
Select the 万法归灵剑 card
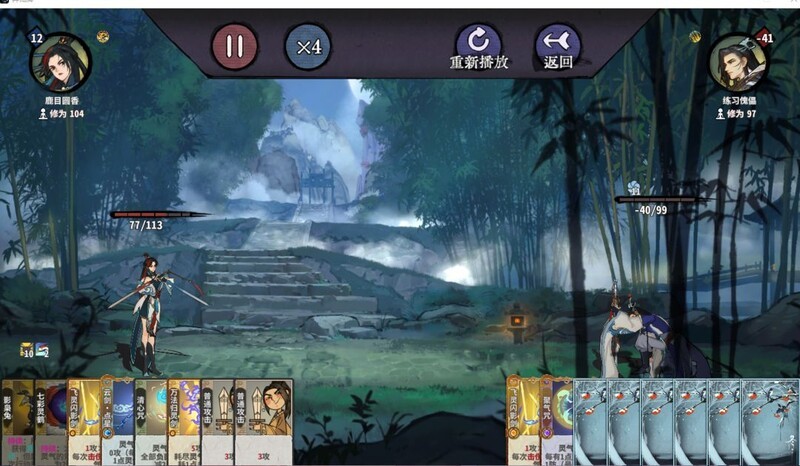coord(185,422)
